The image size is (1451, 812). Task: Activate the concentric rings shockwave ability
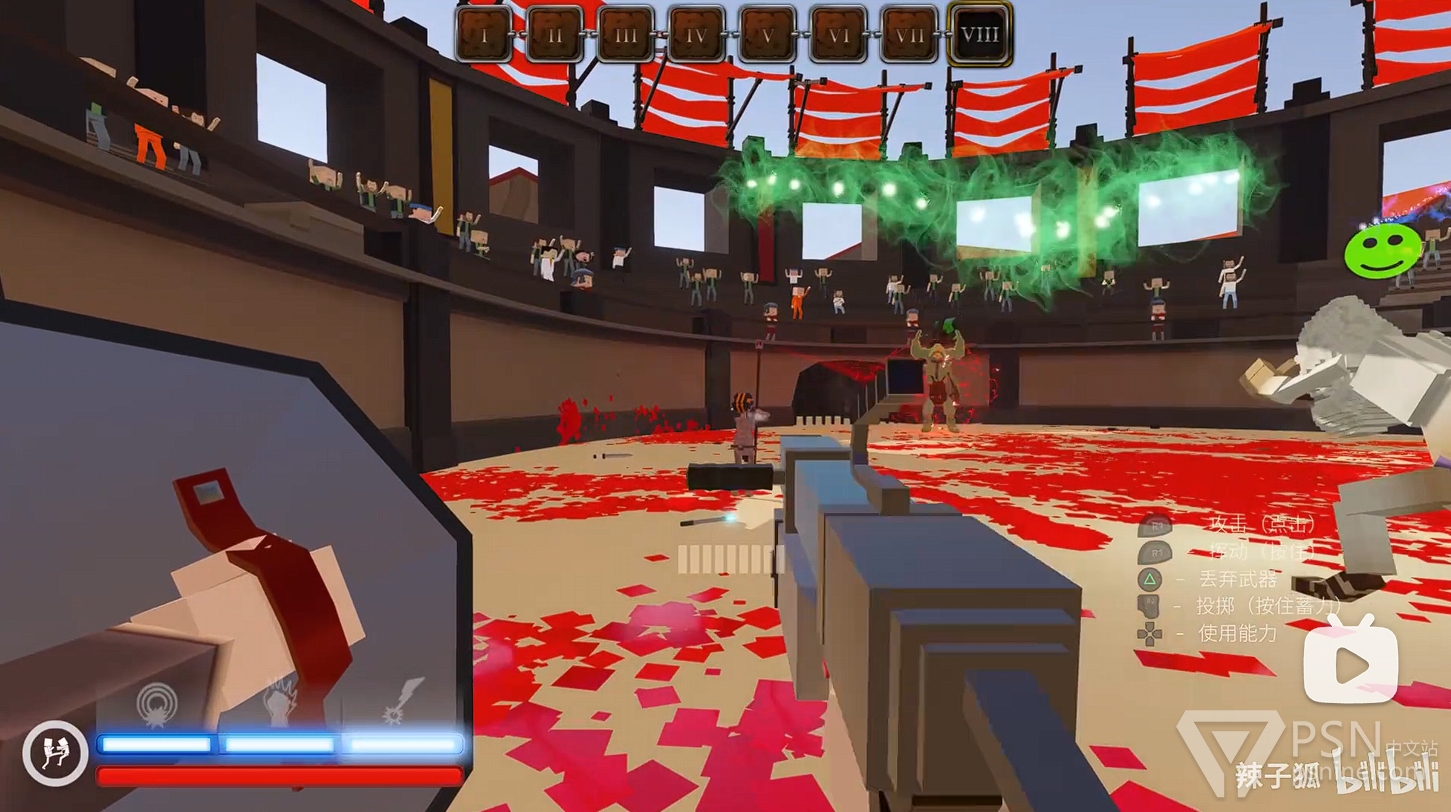coord(157,703)
